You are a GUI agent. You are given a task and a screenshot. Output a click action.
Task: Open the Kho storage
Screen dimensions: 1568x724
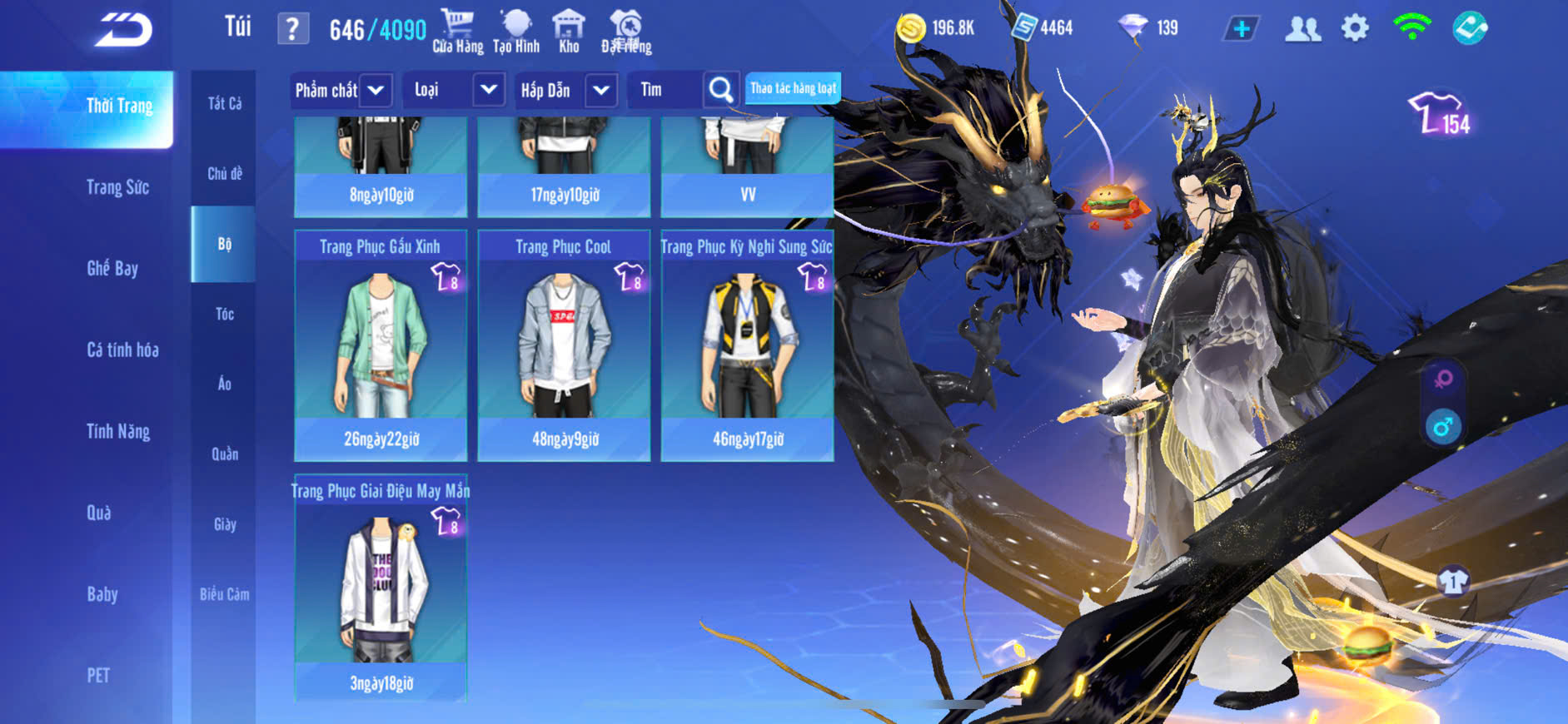tap(569, 32)
